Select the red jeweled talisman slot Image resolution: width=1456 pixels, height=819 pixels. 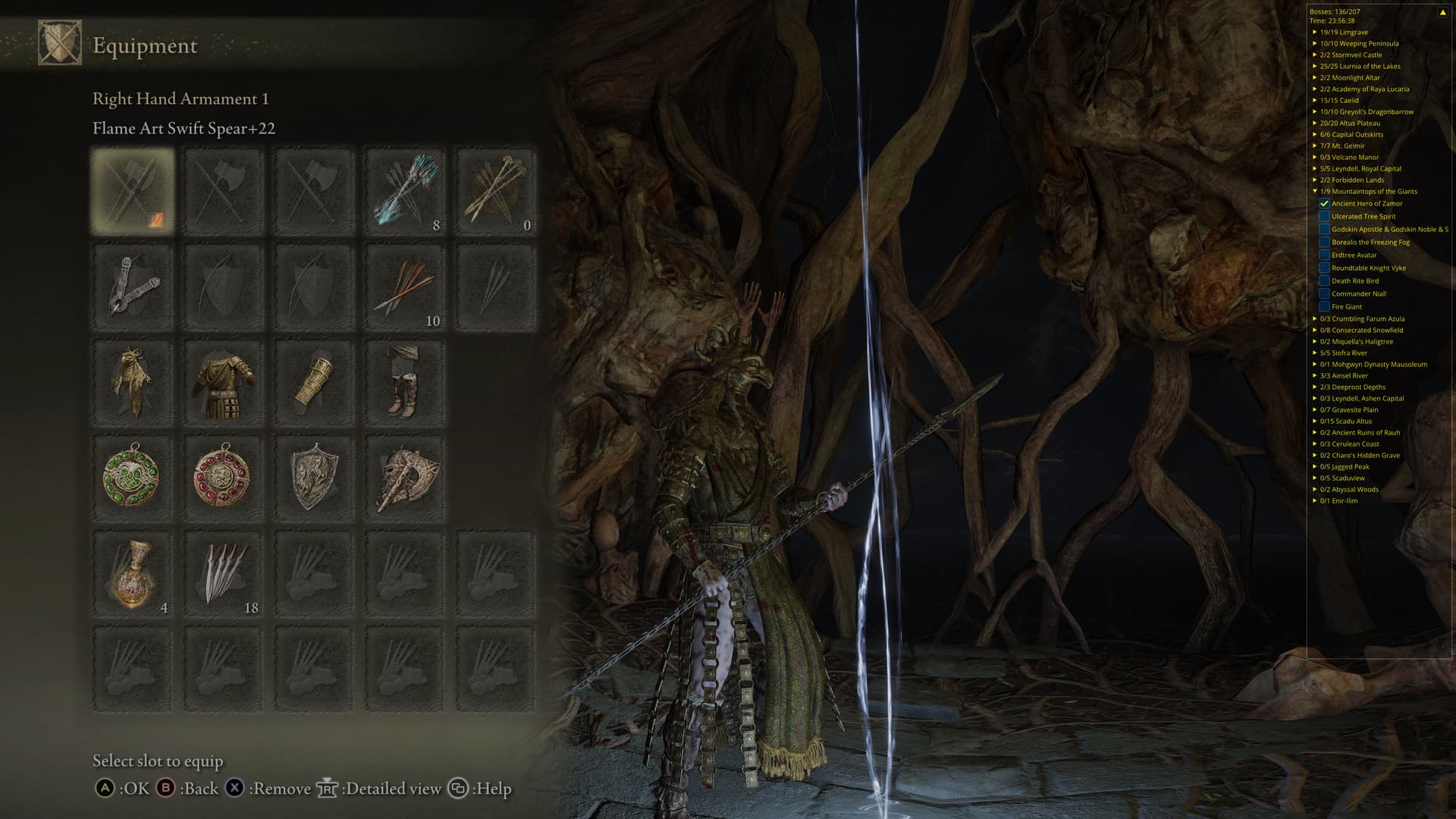[224, 478]
